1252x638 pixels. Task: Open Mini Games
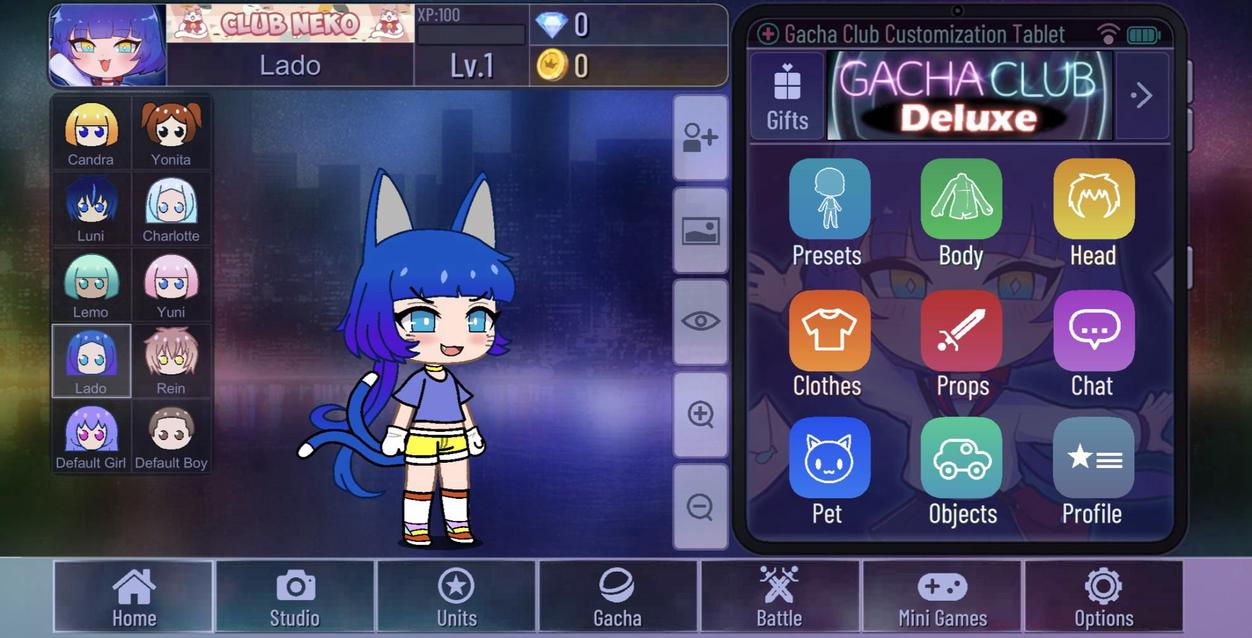[x=942, y=597]
